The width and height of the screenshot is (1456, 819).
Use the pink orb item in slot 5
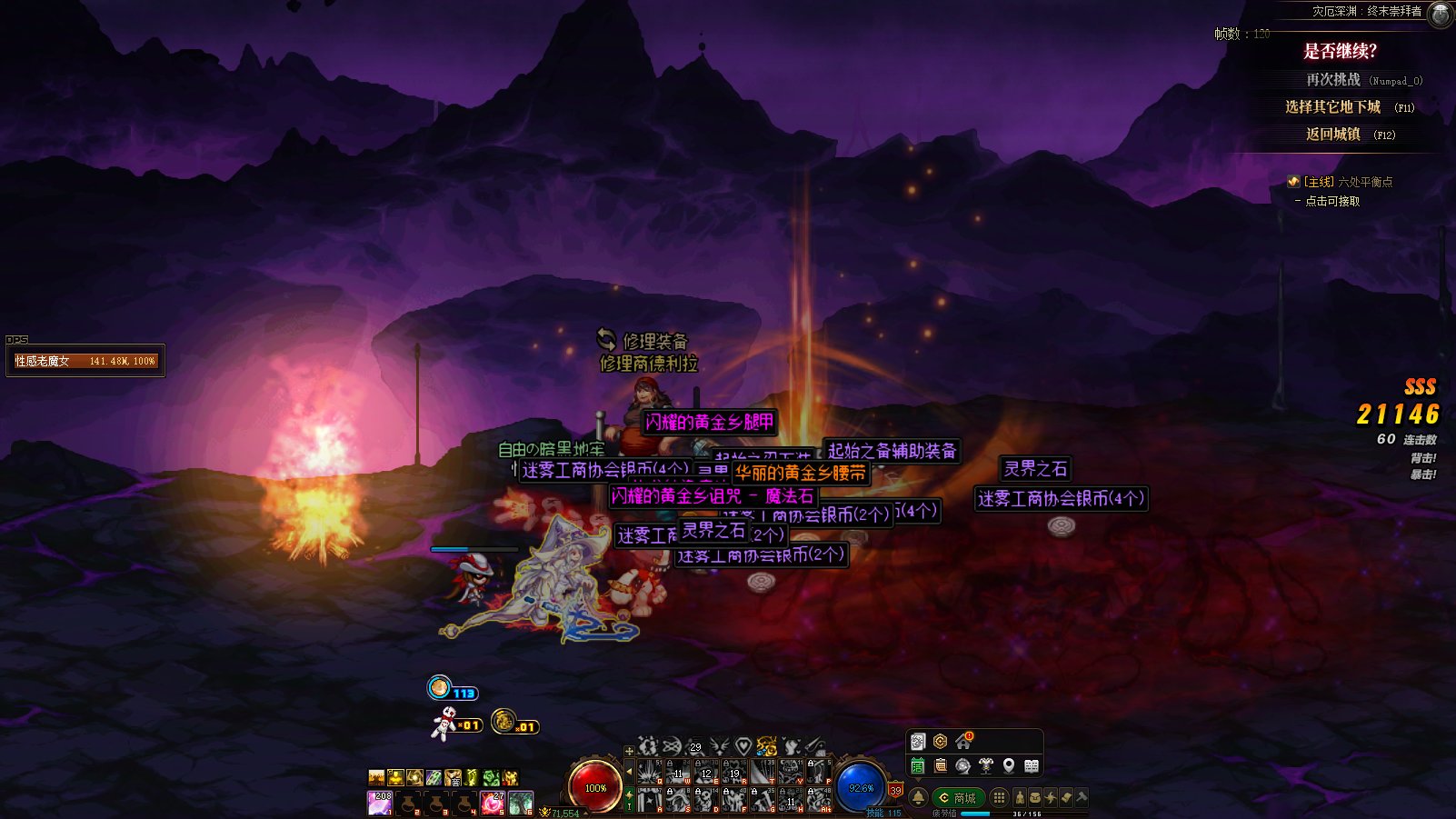(x=493, y=803)
